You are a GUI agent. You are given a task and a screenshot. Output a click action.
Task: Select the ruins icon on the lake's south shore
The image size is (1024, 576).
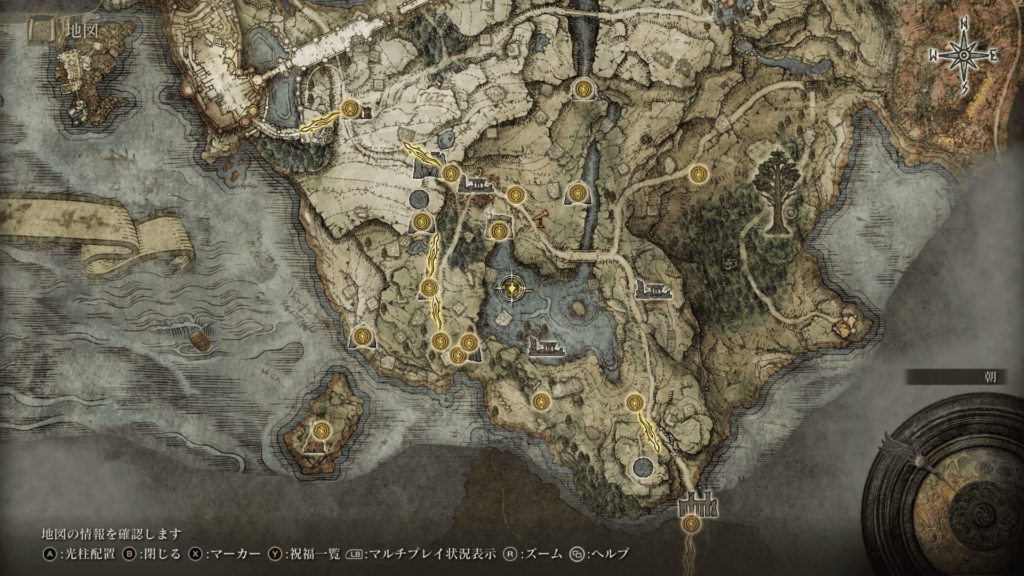544,347
